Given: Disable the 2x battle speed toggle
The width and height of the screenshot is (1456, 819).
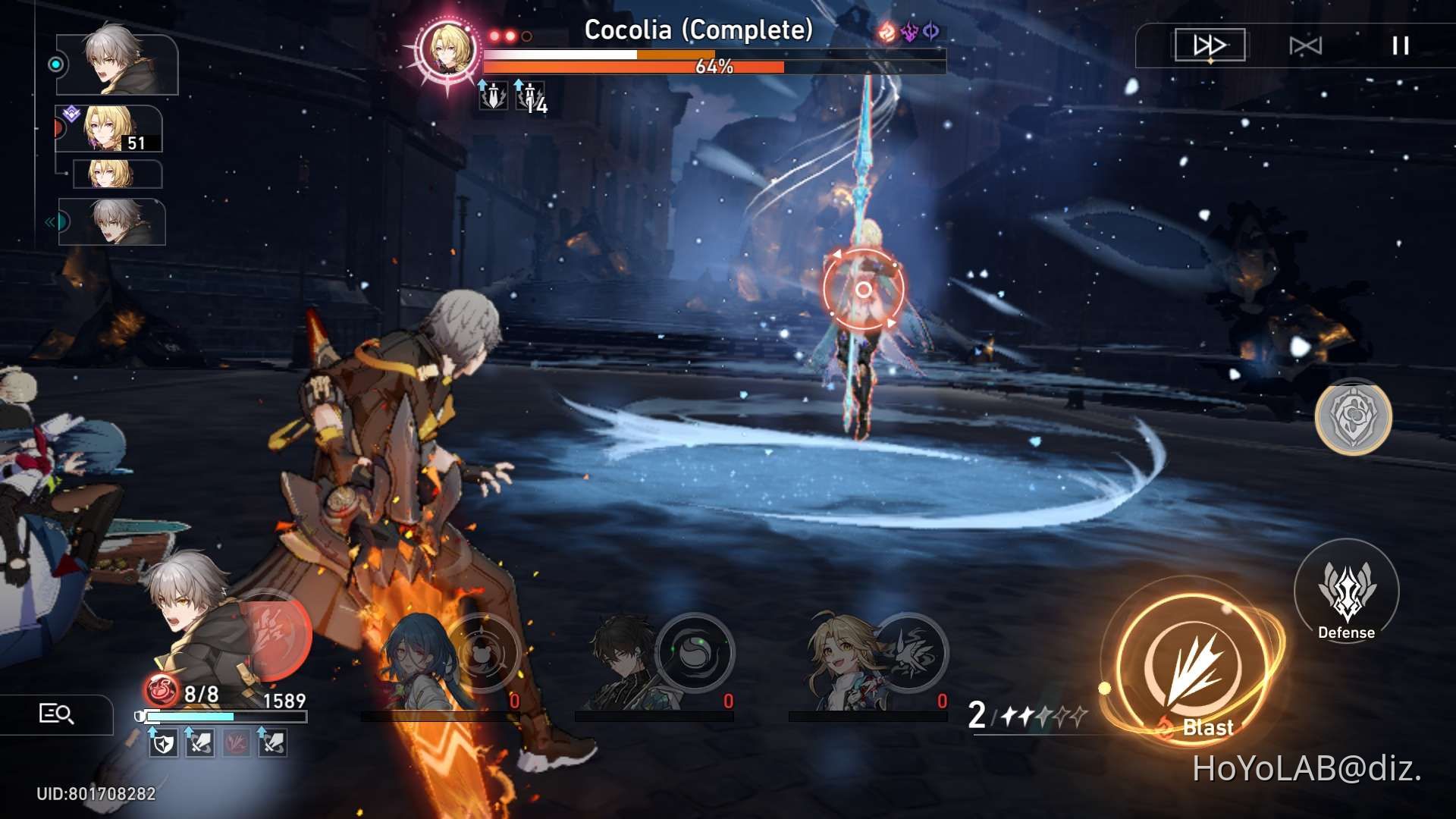Looking at the screenshot, I should 1211,45.
